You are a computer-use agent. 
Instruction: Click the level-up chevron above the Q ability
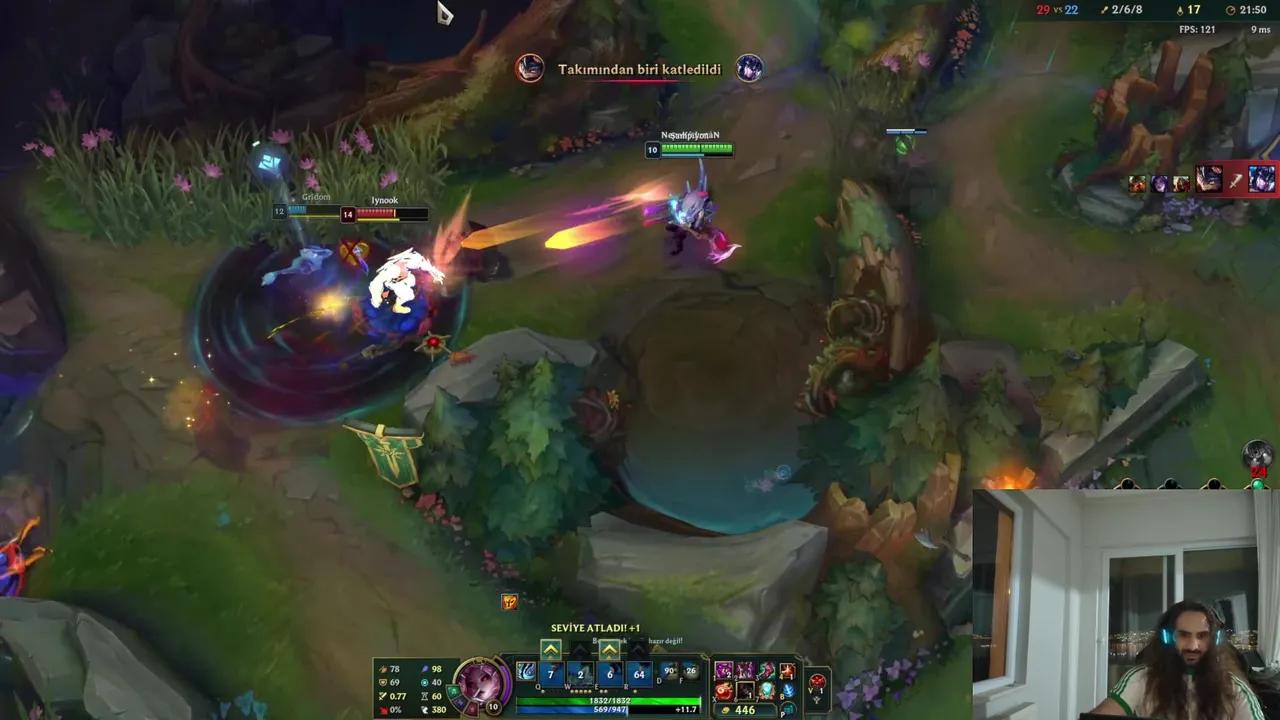(x=549, y=648)
